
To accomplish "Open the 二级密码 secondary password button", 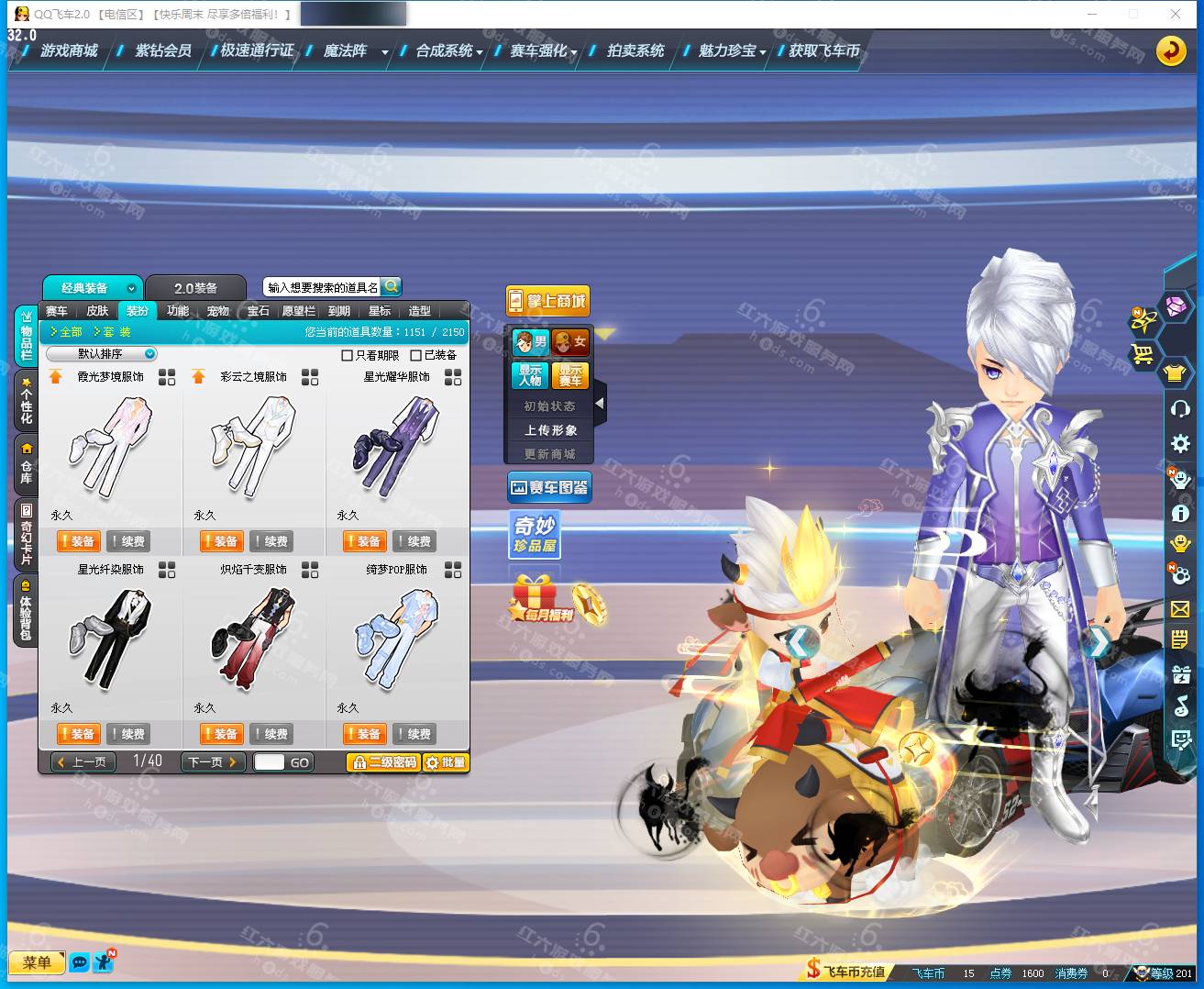I will pyautogui.click(x=384, y=762).
